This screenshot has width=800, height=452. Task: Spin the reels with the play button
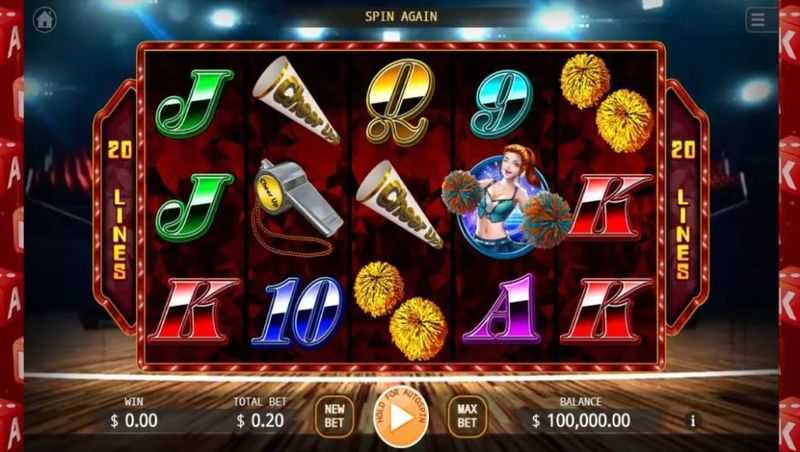click(400, 417)
